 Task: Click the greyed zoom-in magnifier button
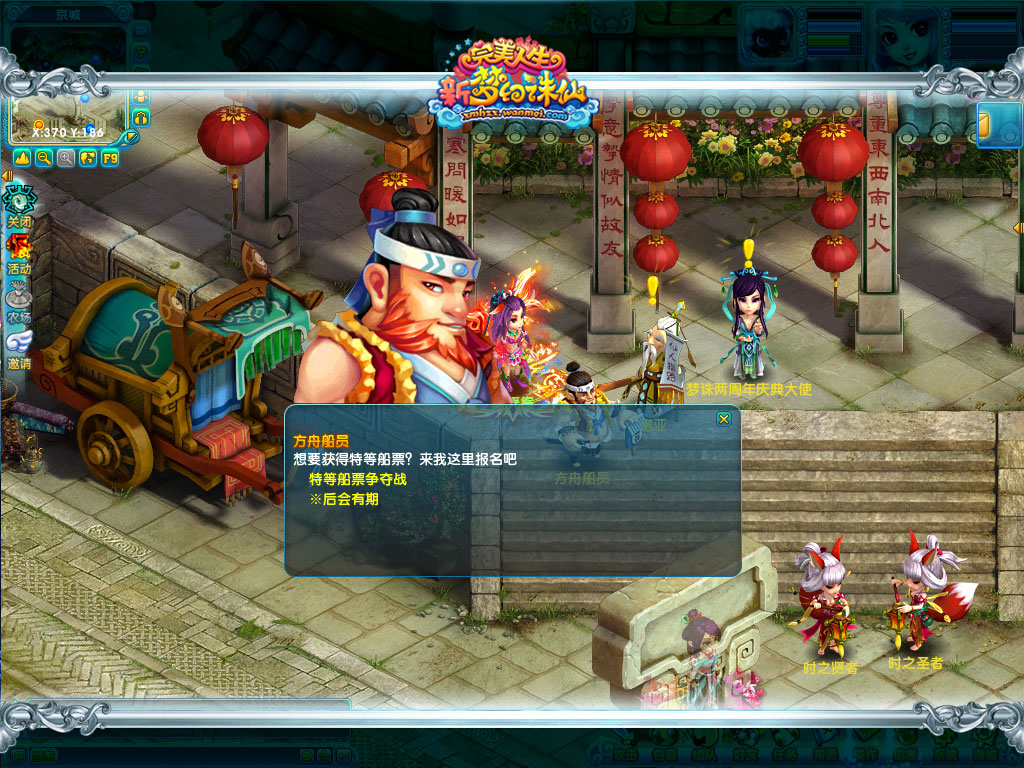click(66, 158)
